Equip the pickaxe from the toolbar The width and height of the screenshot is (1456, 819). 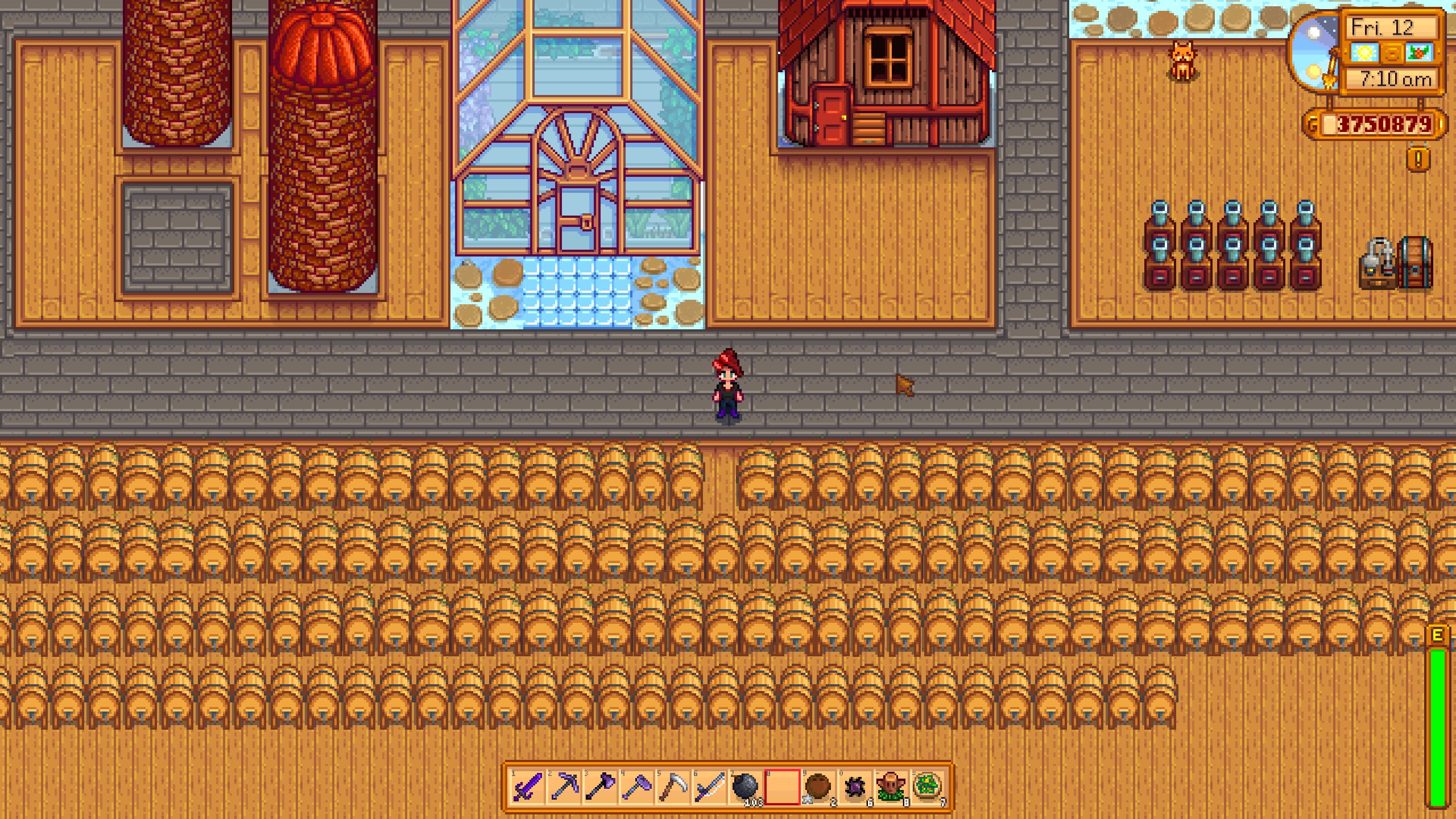(564, 787)
